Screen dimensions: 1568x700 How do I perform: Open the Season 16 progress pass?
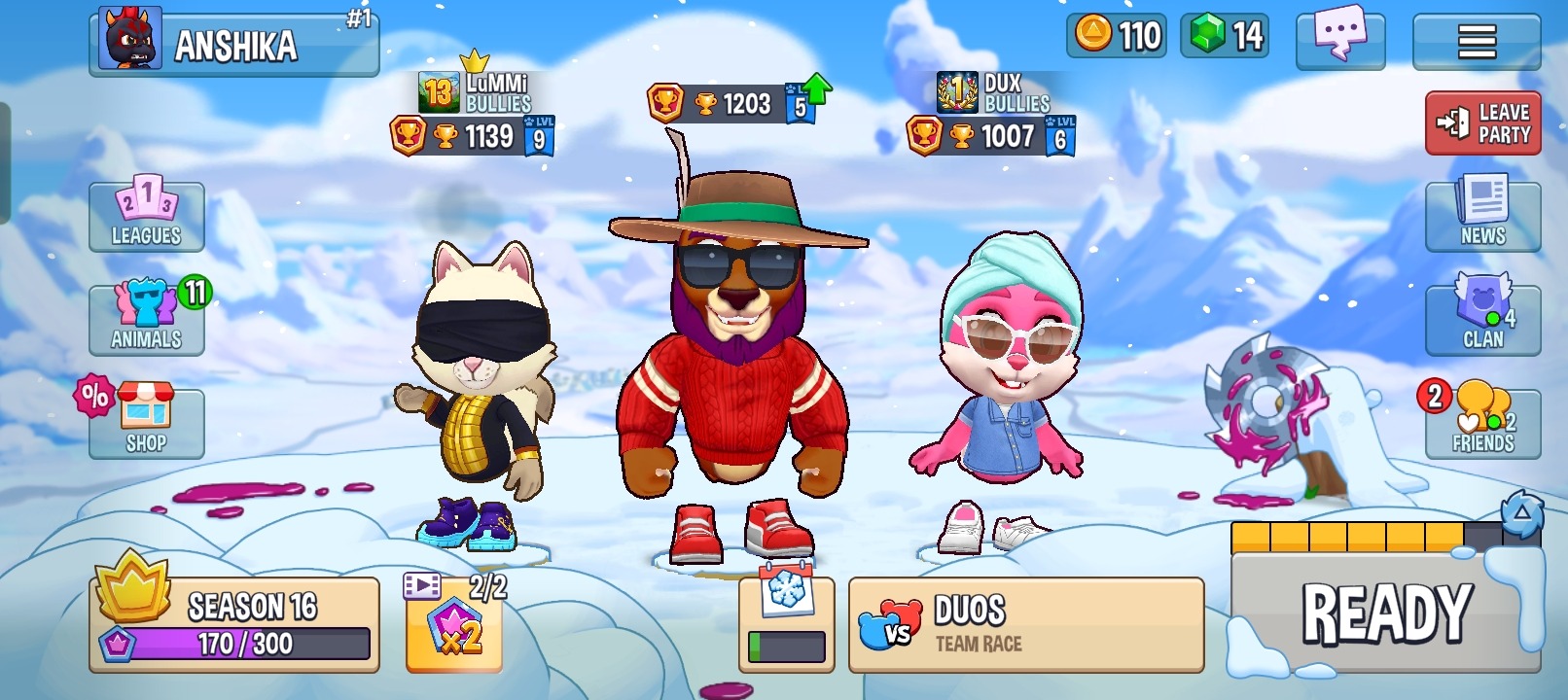(x=233, y=624)
